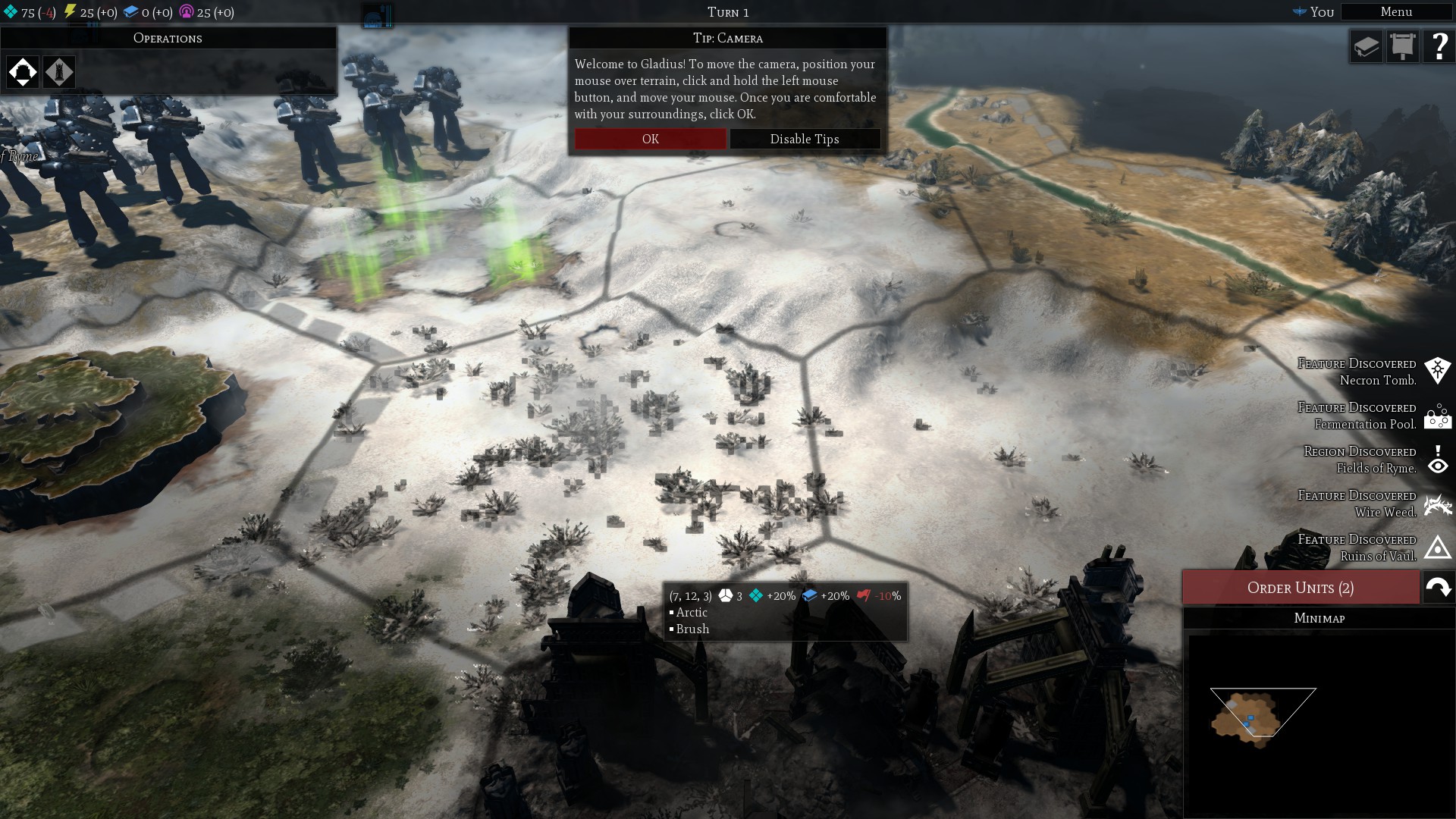View the Fields of Ryme region notification

(x=1437, y=460)
